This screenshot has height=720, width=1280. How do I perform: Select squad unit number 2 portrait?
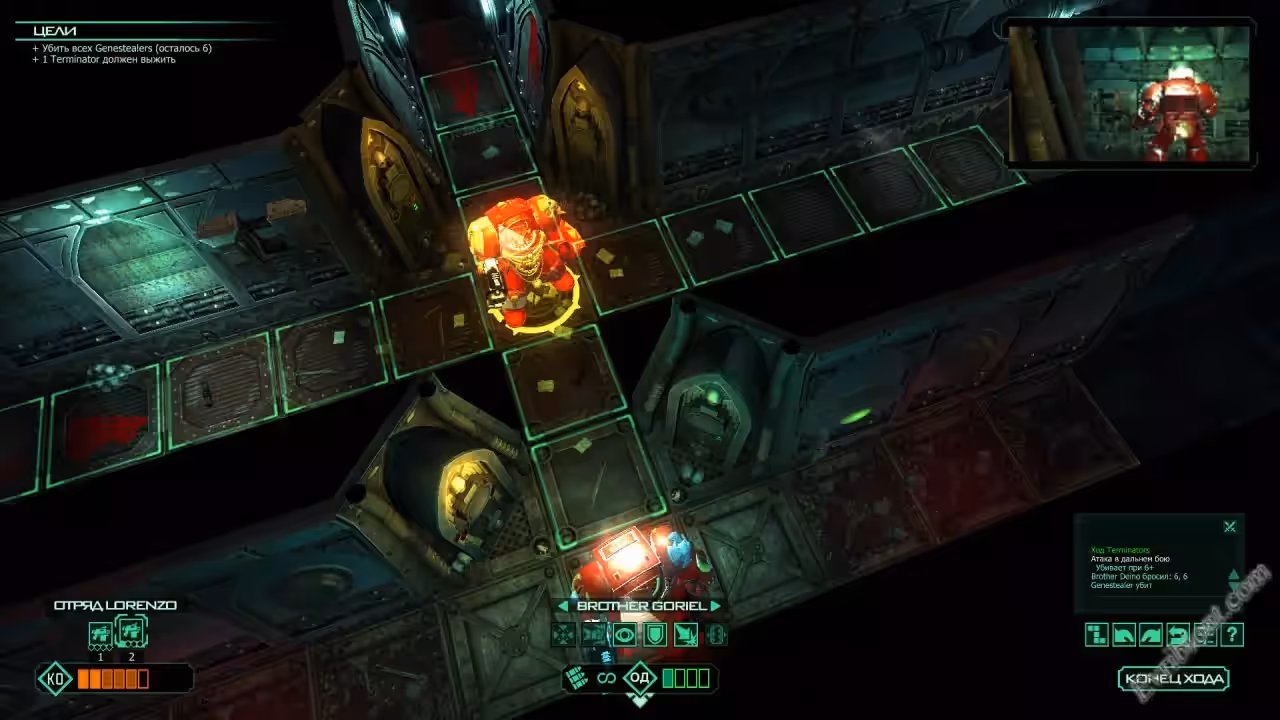pyautogui.click(x=131, y=631)
